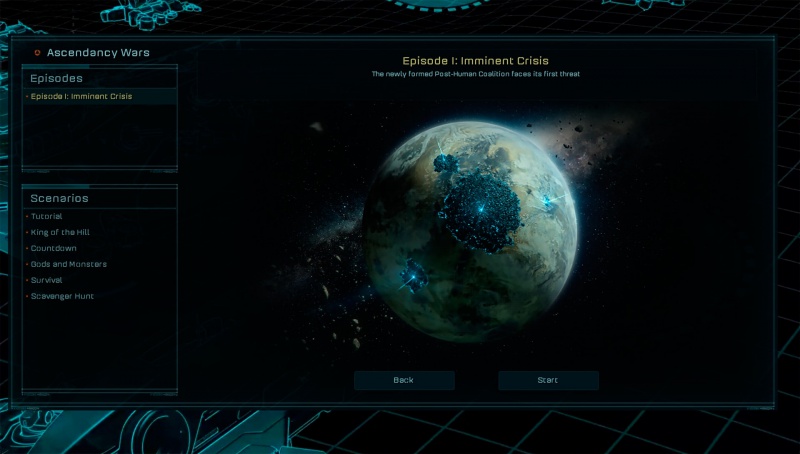Choose the Survival scenario
This screenshot has width=800, height=454.
pyautogui.click(x=47, y=280)
